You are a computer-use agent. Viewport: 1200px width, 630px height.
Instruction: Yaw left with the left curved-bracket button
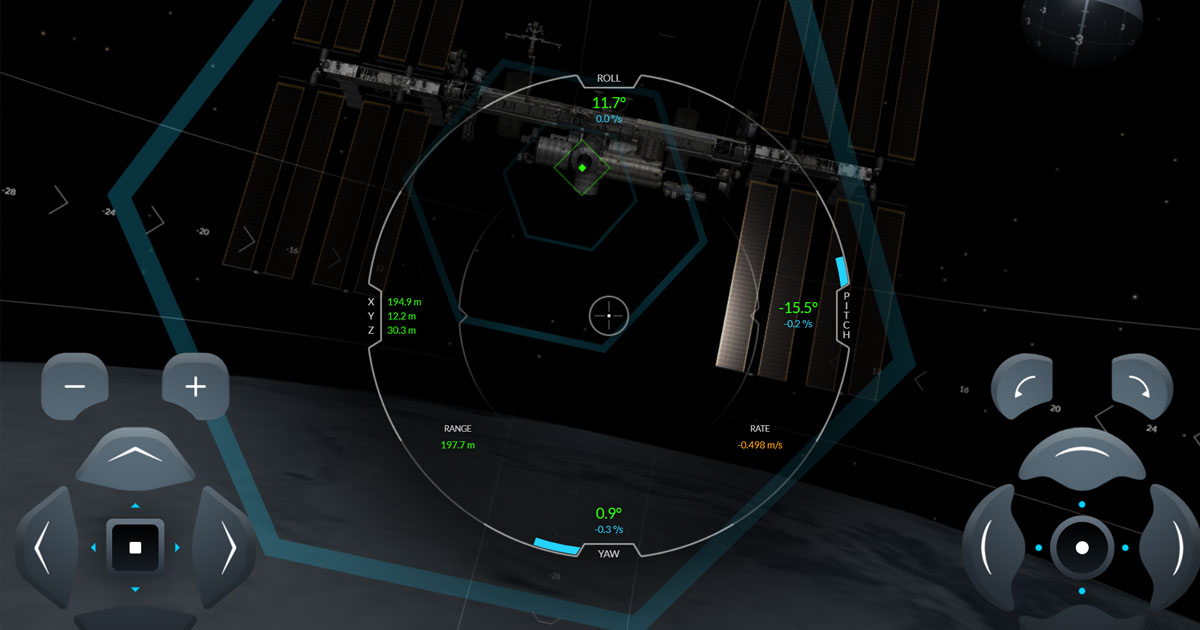(990, 545)
